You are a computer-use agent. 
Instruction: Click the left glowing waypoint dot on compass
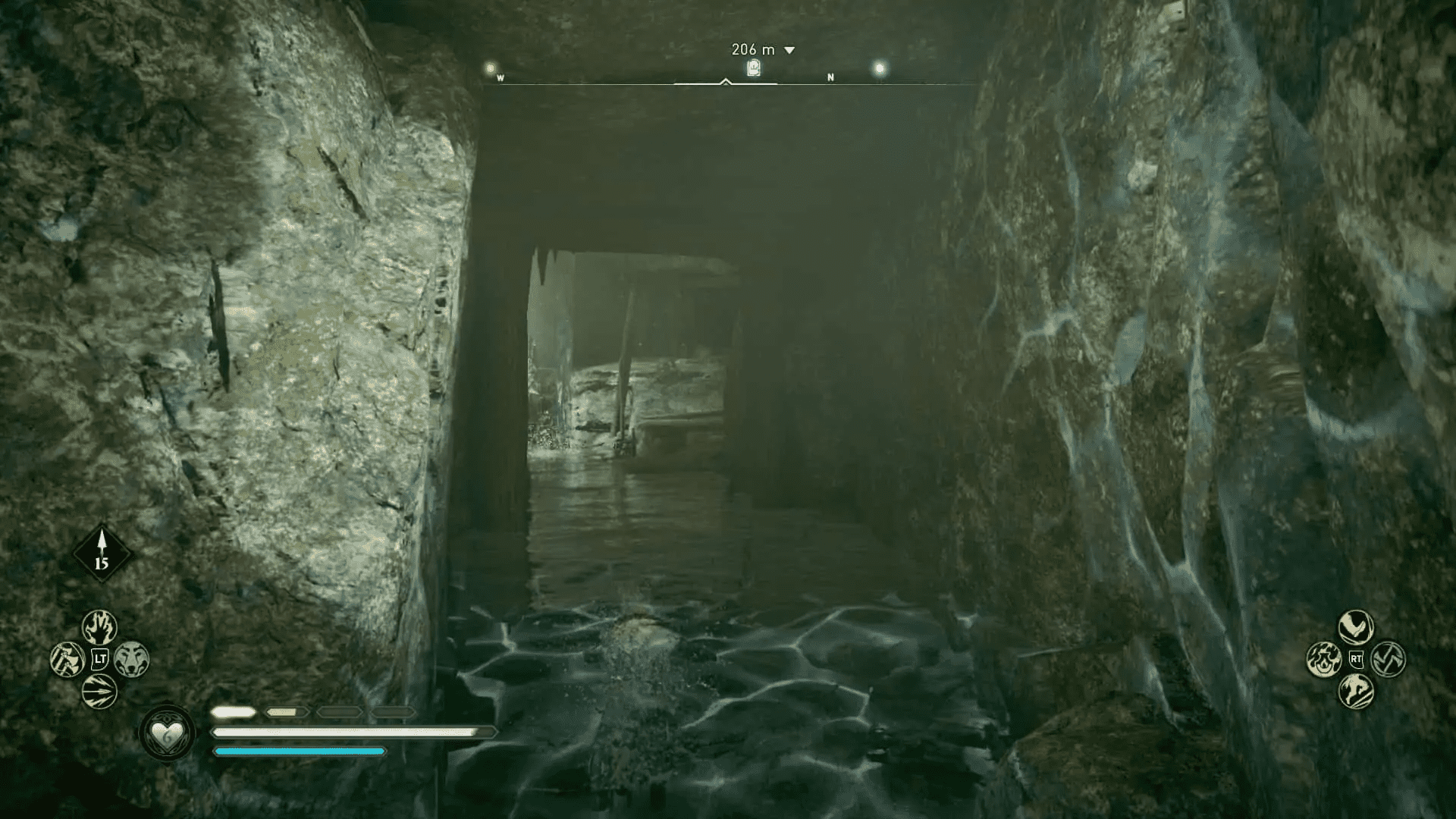point(489,67)
